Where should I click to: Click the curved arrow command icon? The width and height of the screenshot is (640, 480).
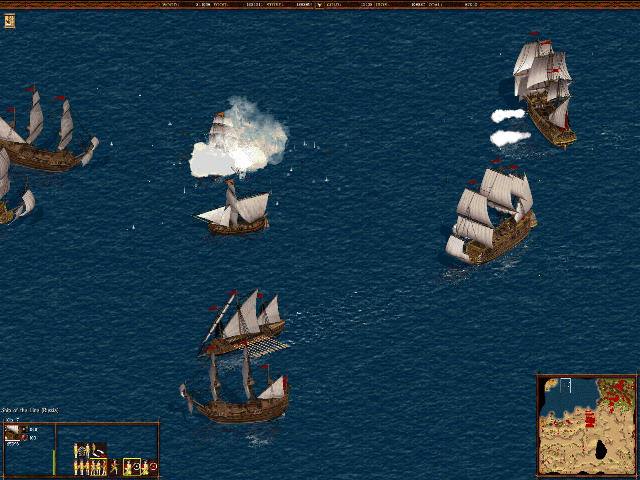click(97, 451)
